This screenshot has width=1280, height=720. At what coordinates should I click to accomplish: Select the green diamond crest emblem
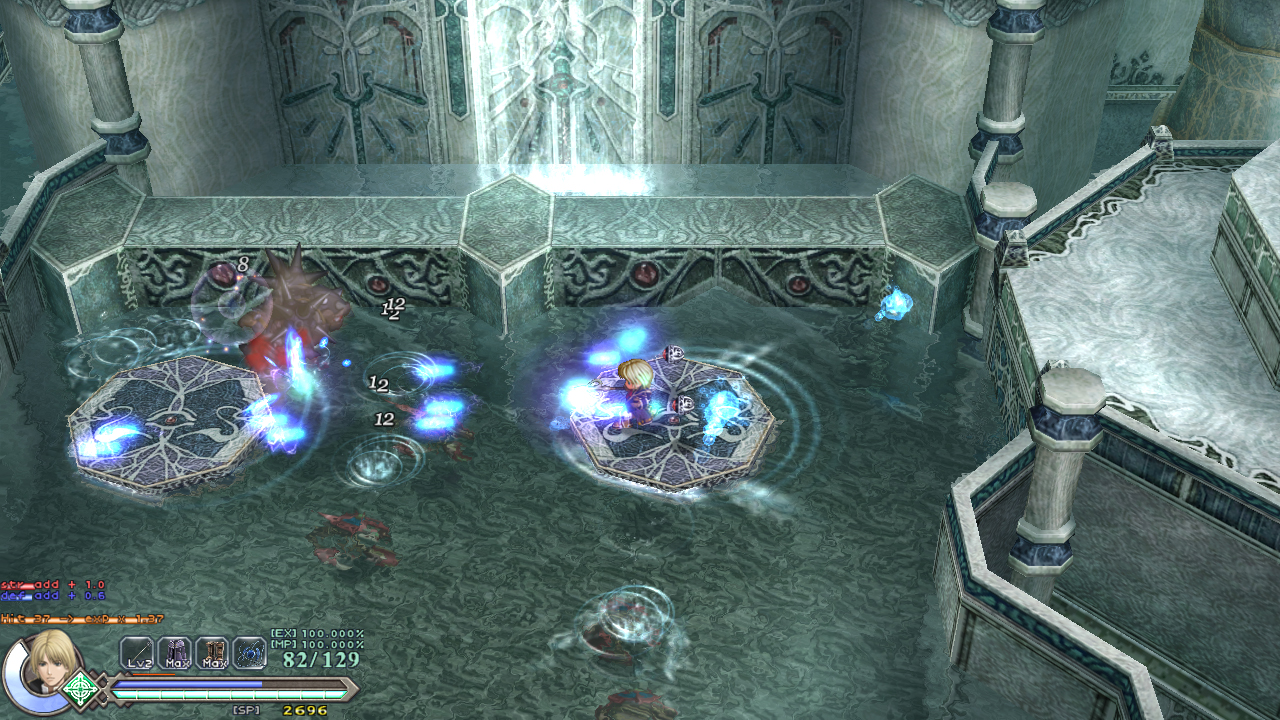point(79,689)
